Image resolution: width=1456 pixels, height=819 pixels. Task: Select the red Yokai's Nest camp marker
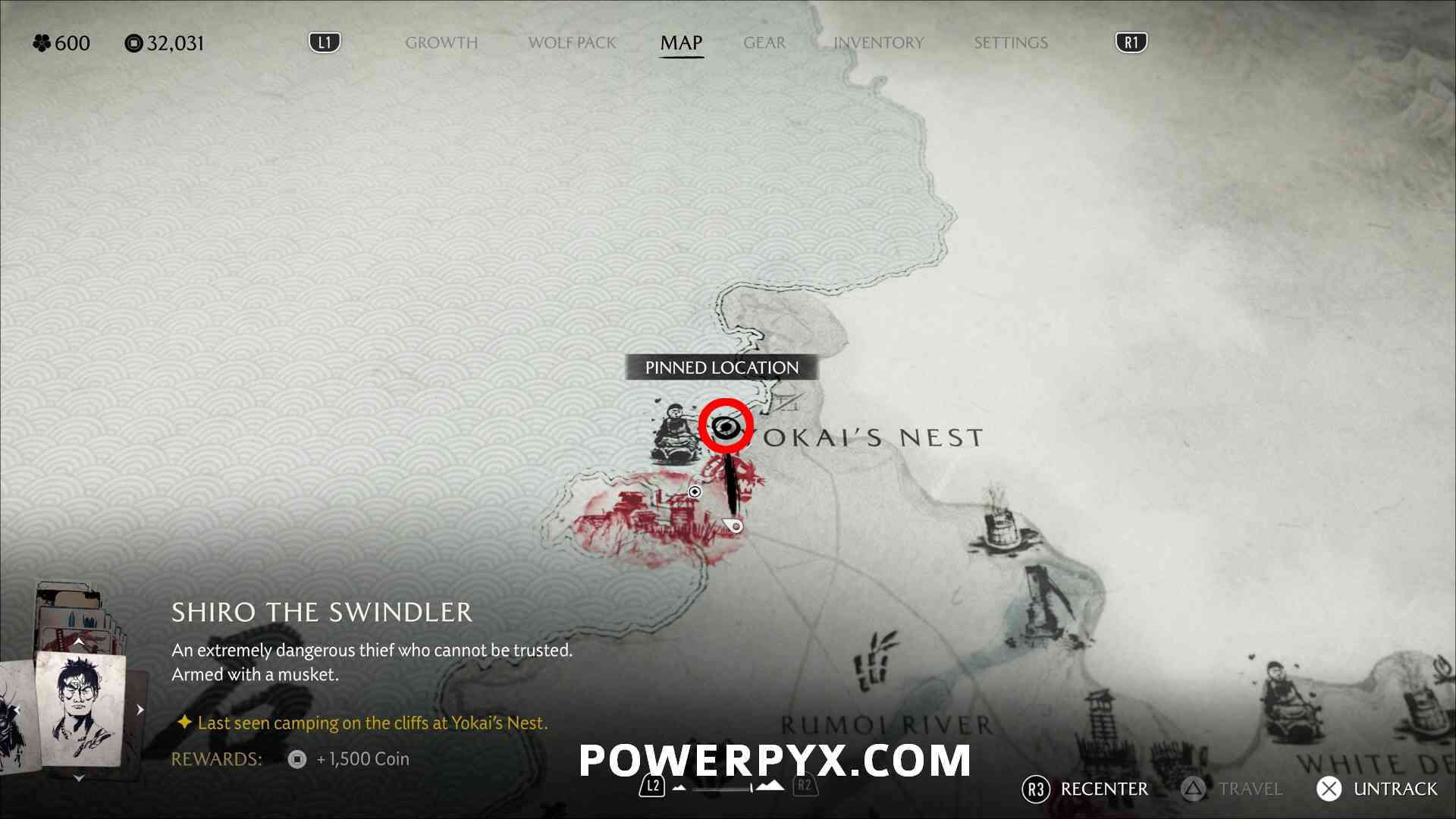[651, 516]
